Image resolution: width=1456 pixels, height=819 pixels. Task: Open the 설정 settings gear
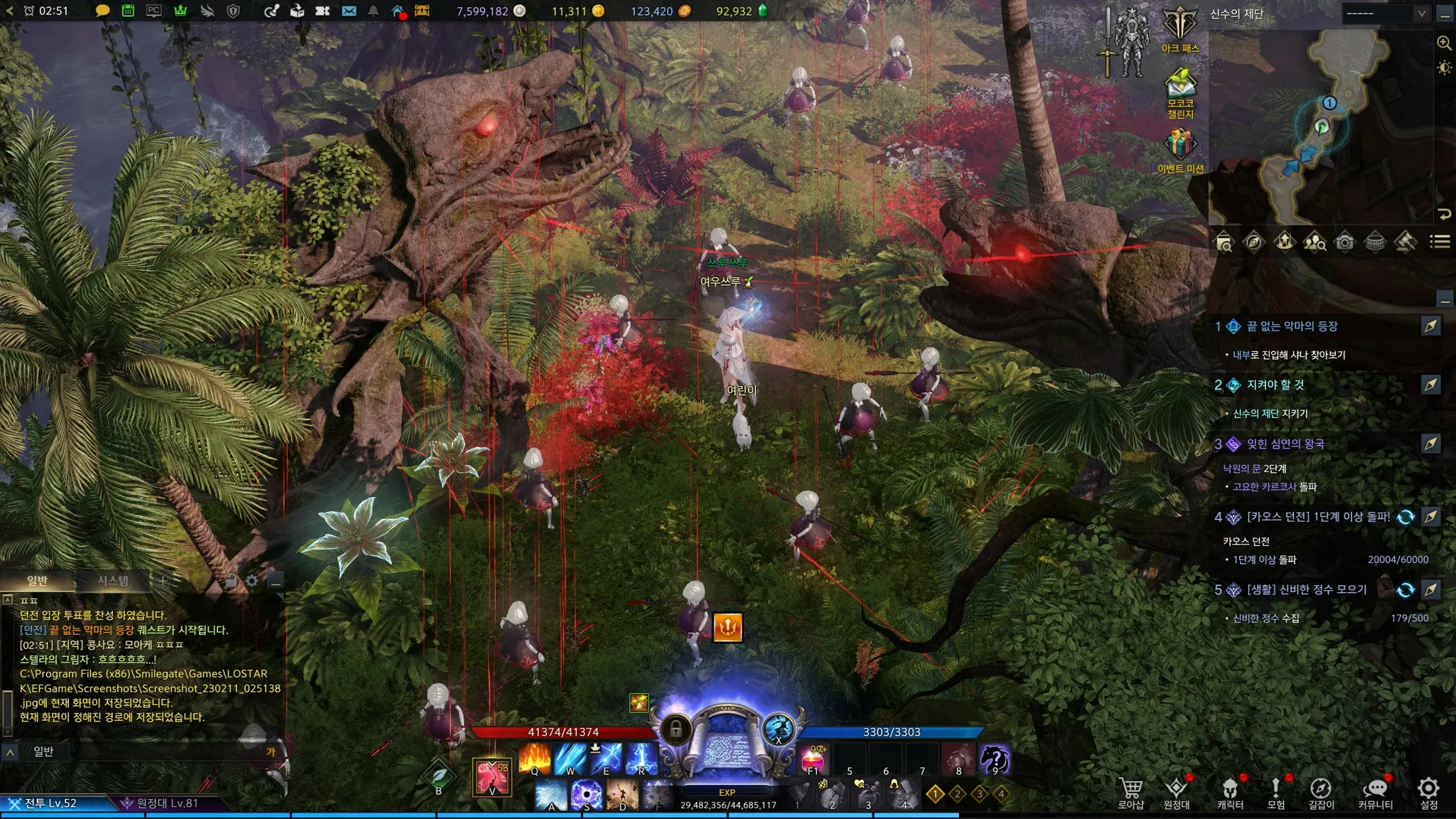tap(1428, 791)
